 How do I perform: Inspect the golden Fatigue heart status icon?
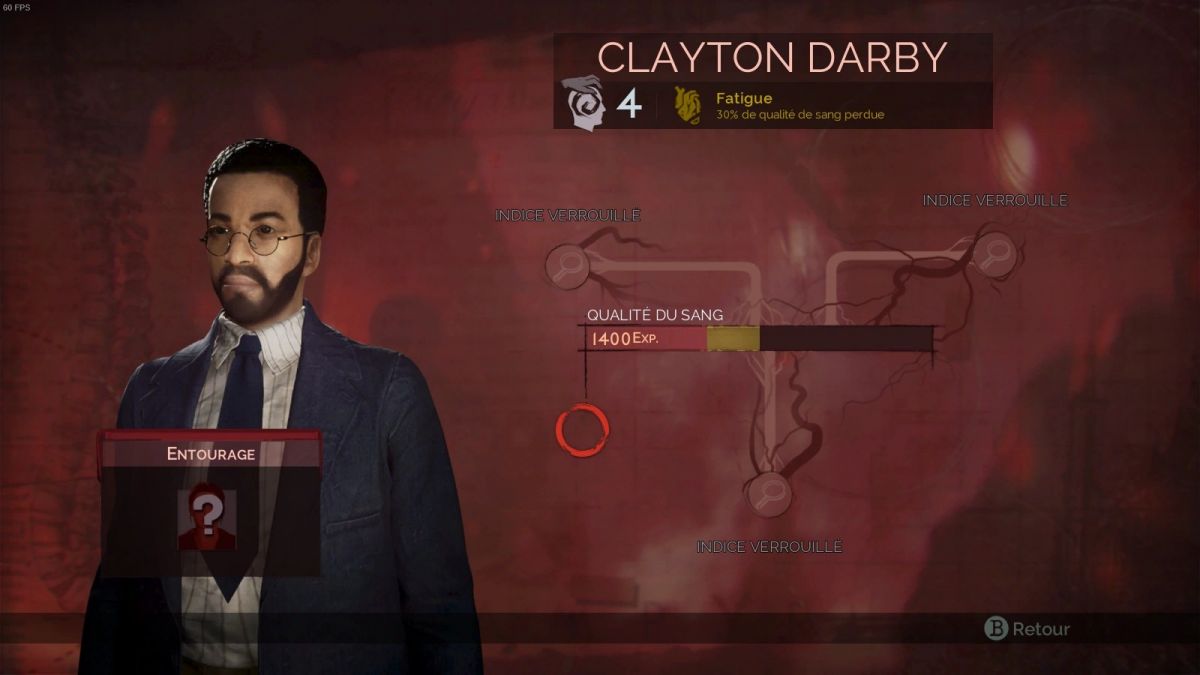pos(687,105)
